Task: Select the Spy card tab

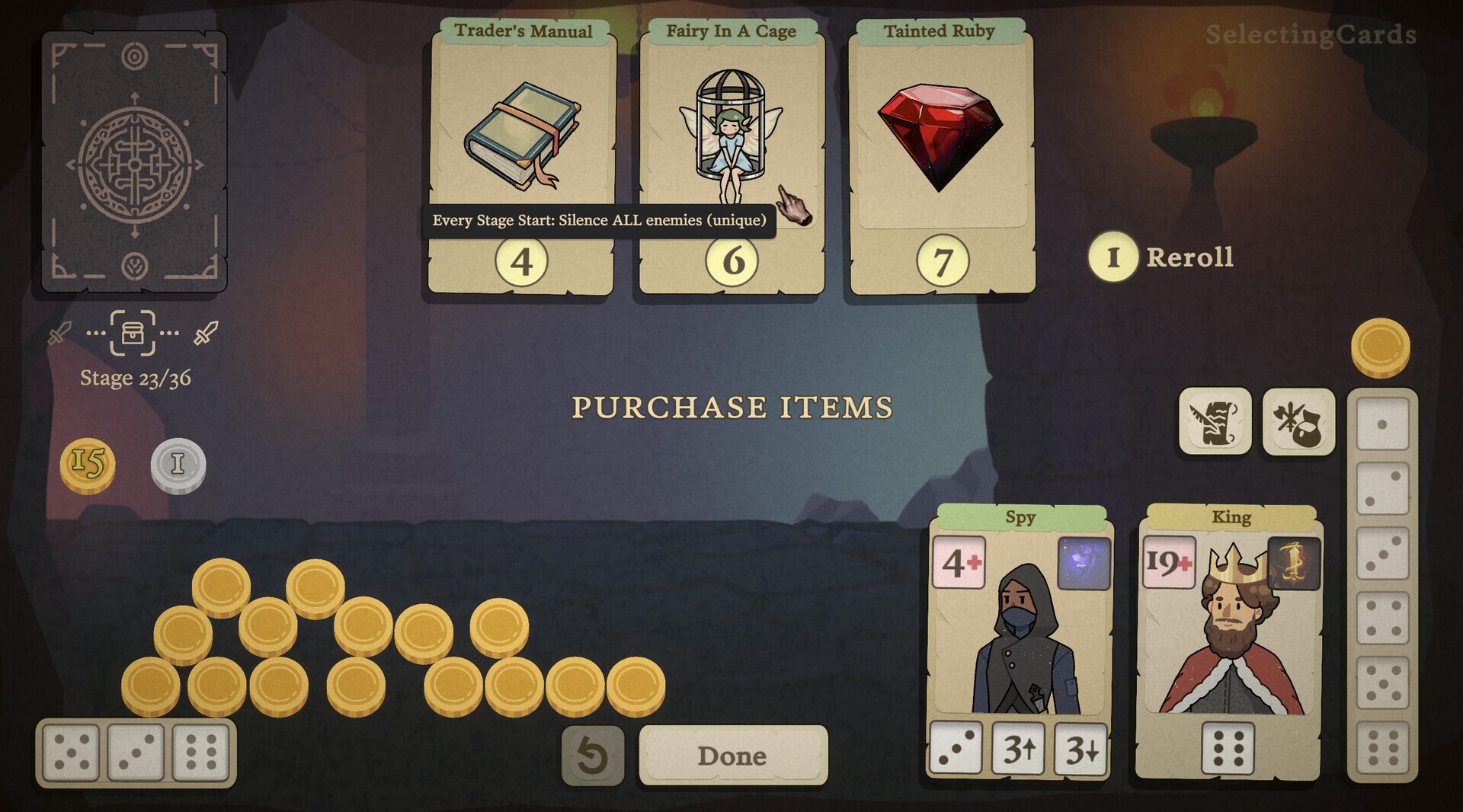Action: [1019, 516]
